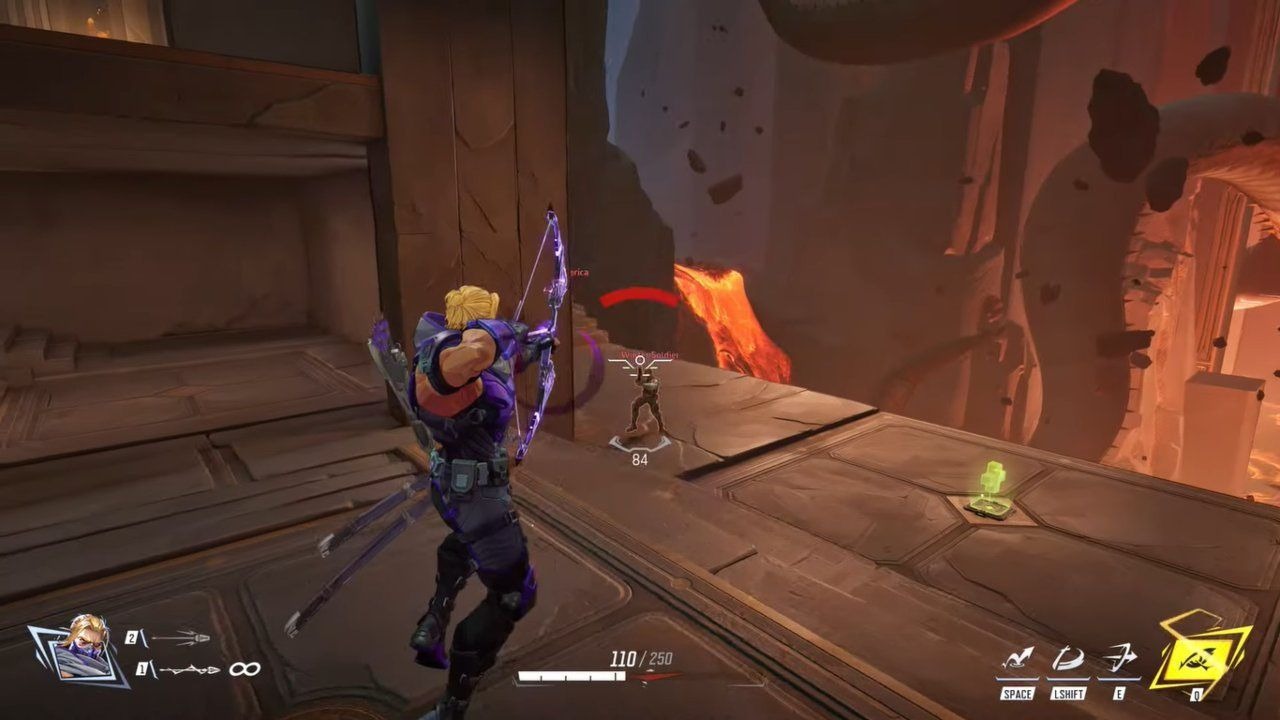1280x720 pixels.
Task: Click the WinterSoldier enemy nameplate
Action: pyautogui.click(x=650, y=356)
